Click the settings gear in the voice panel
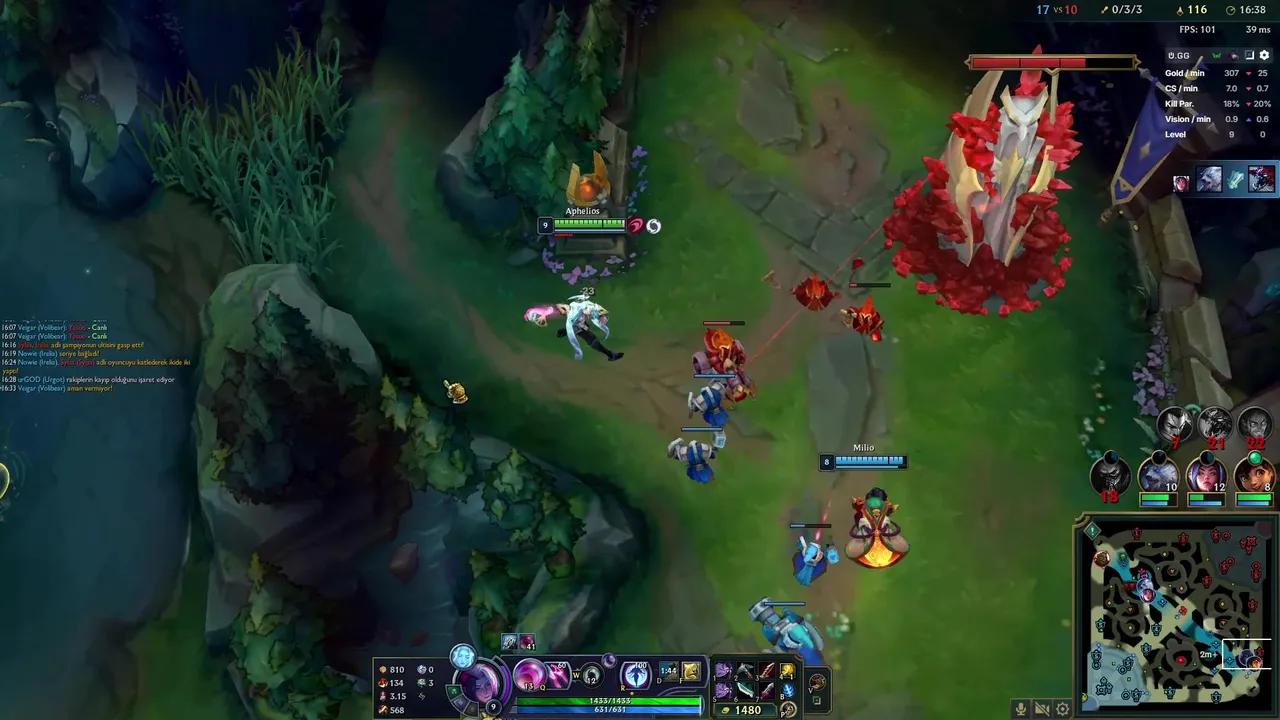1280x720 pixels. pos(1063,708)
